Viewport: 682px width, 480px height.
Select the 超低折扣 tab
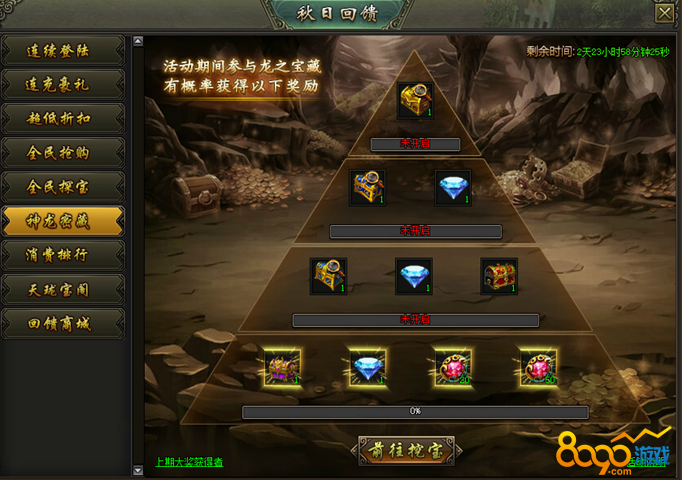coord(63,118)
